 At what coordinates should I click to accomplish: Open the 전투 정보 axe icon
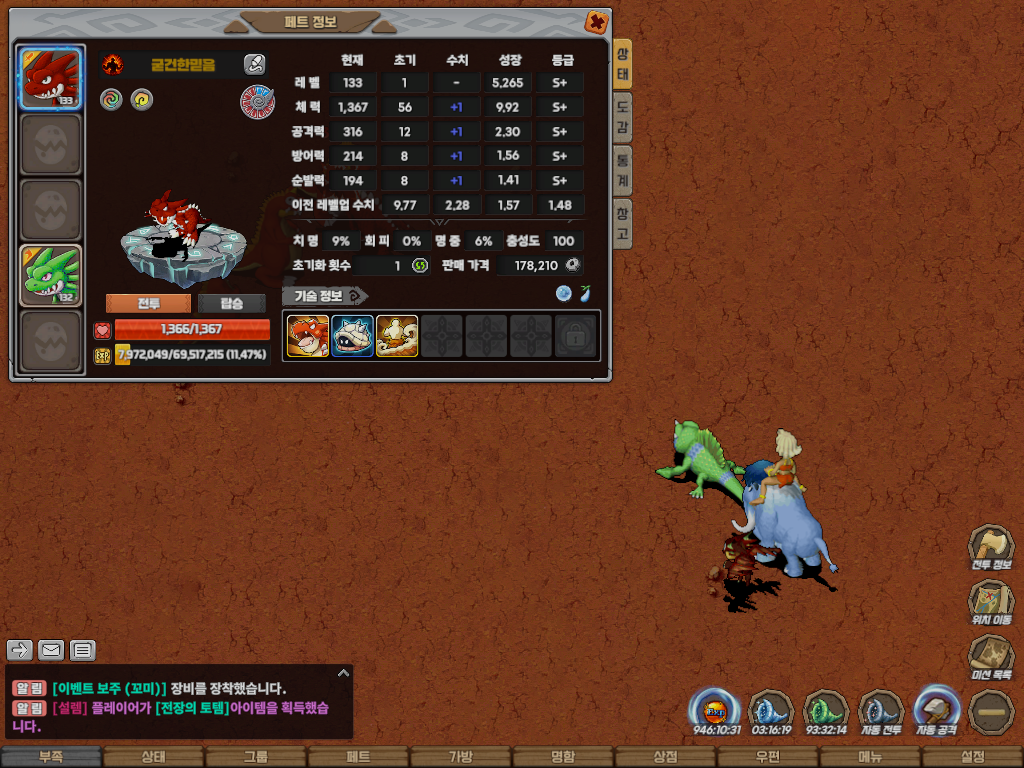990,547
